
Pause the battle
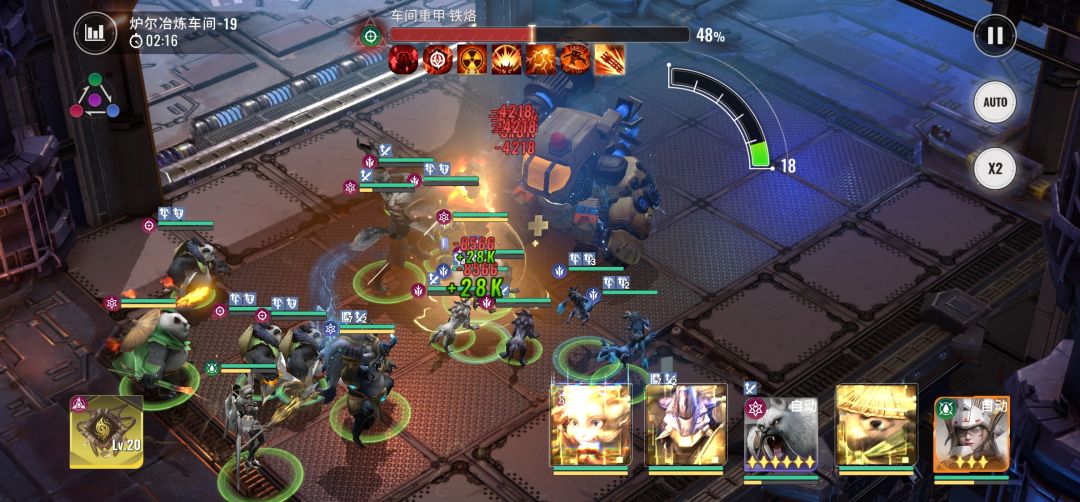click(x=994, y=36)
